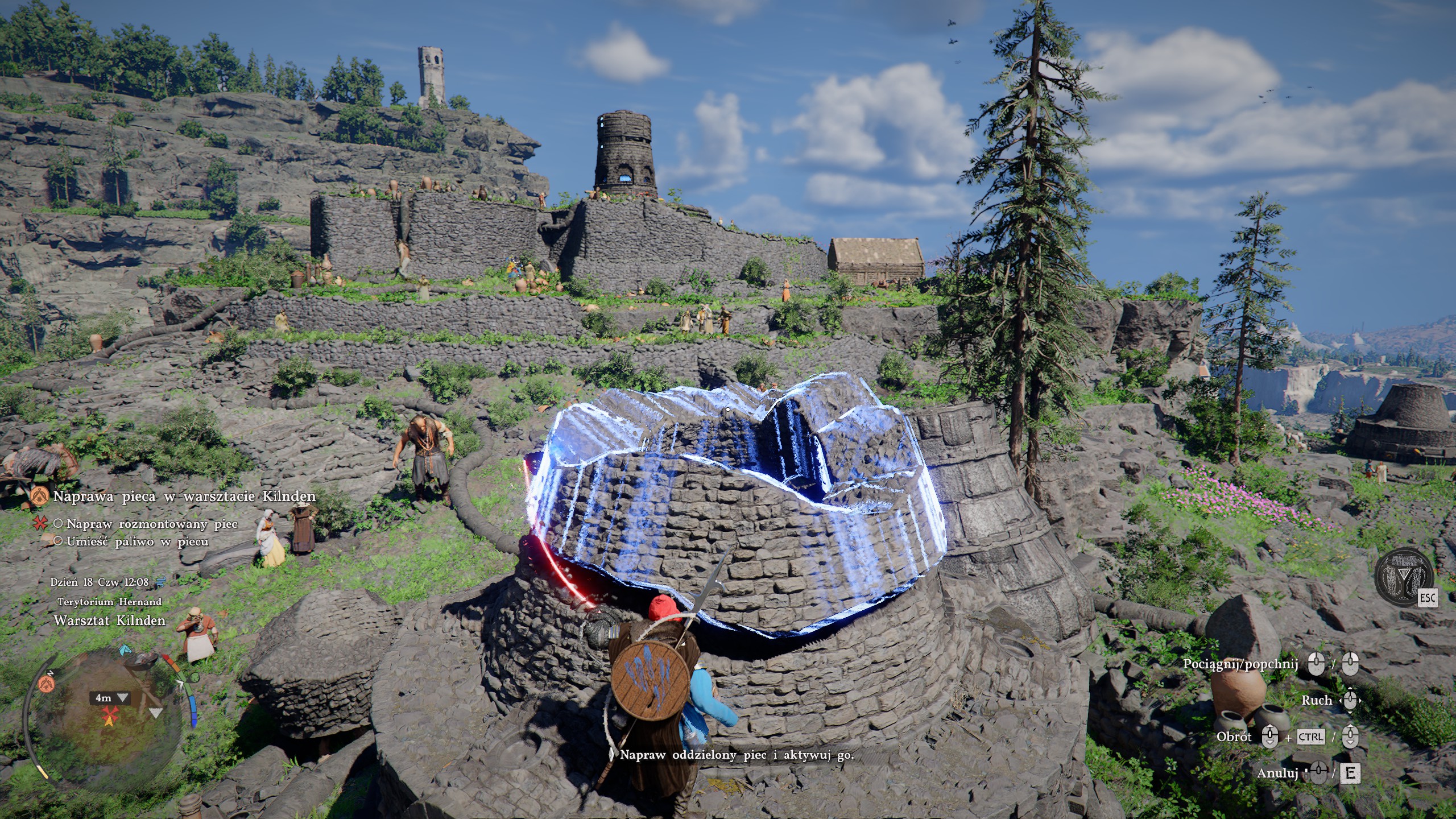The height and width of the screenshot is (819, 1456).
Task: Toggle the objective circle for 'Umieść paliwo w piecu'
Action: click(59, 541)
